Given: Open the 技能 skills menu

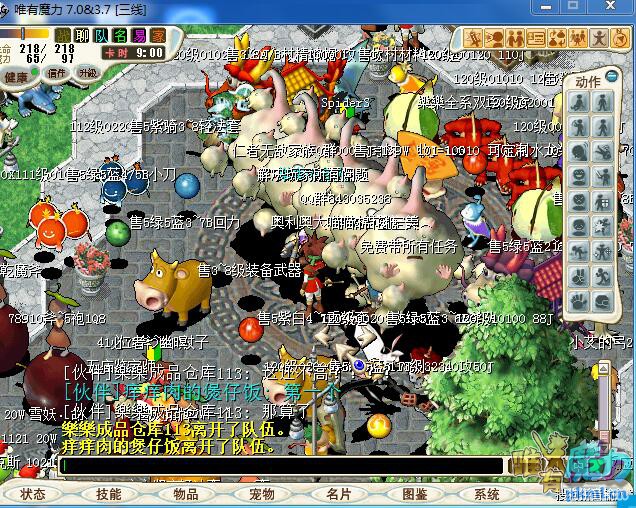Looking at the screenshot, I should (109, 494).
